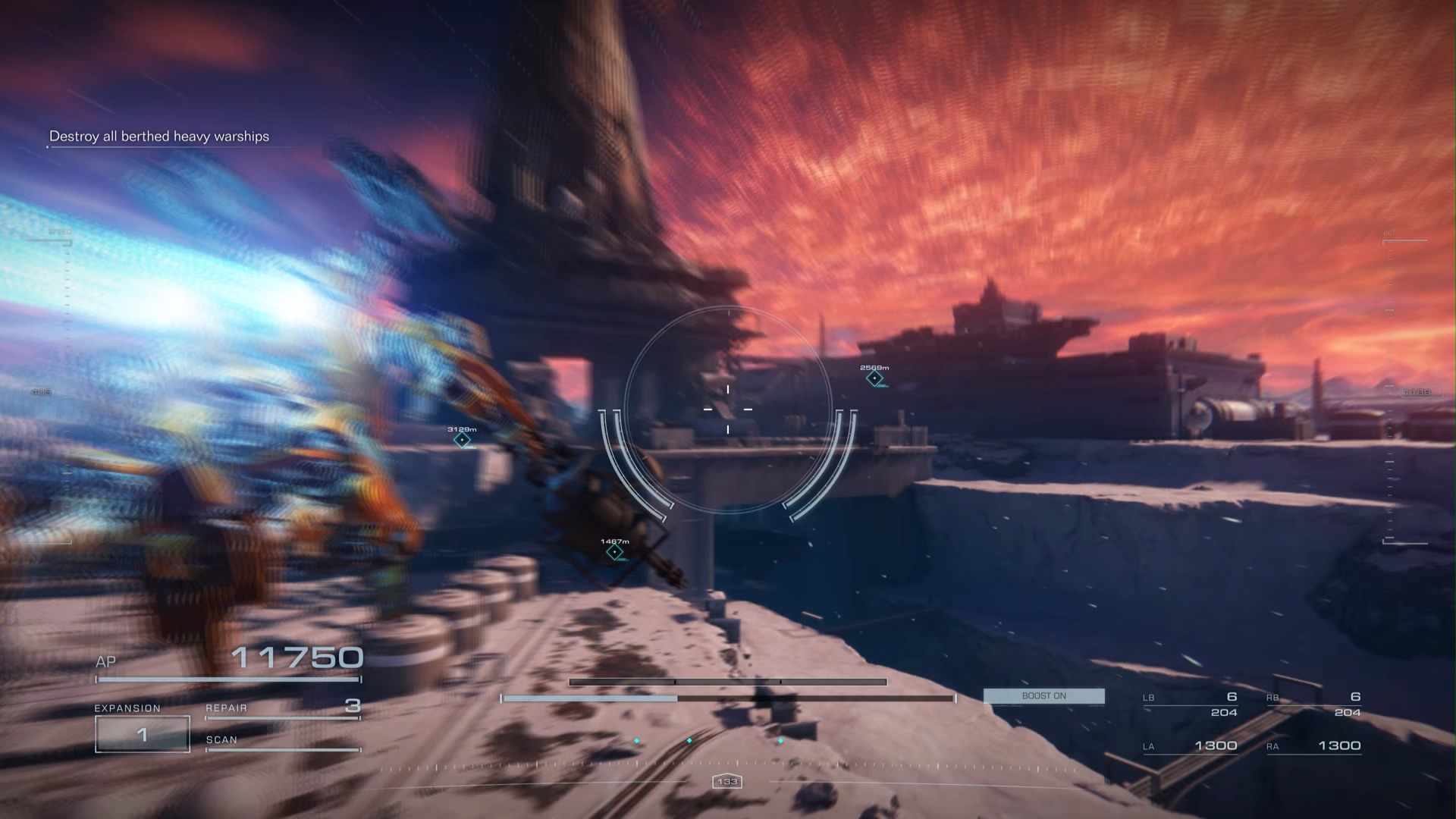Image resolution: width=1456 pixels, height=819 pixels.
Task: Toggle the BOOST ON indicator
Action: pos(1043,695)
